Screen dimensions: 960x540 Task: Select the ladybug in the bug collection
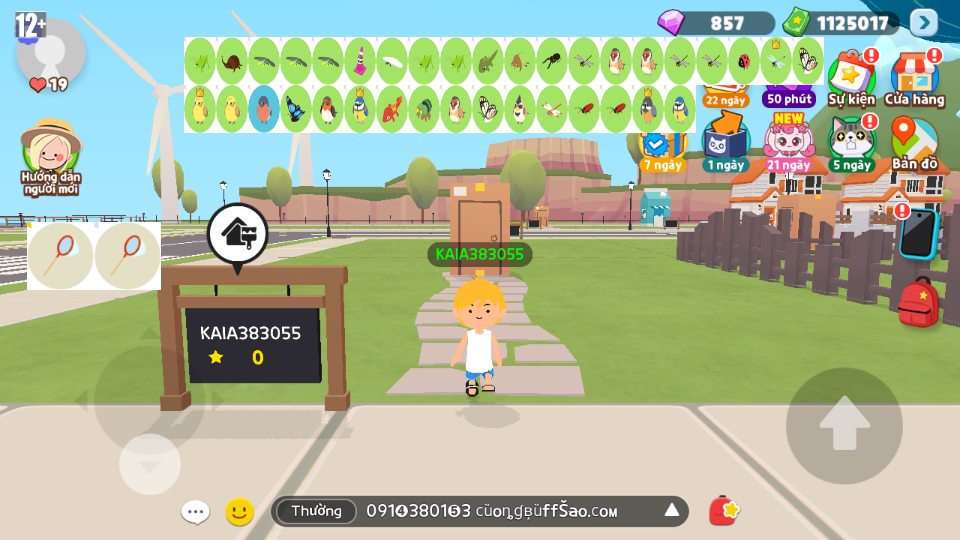(744, 61)
